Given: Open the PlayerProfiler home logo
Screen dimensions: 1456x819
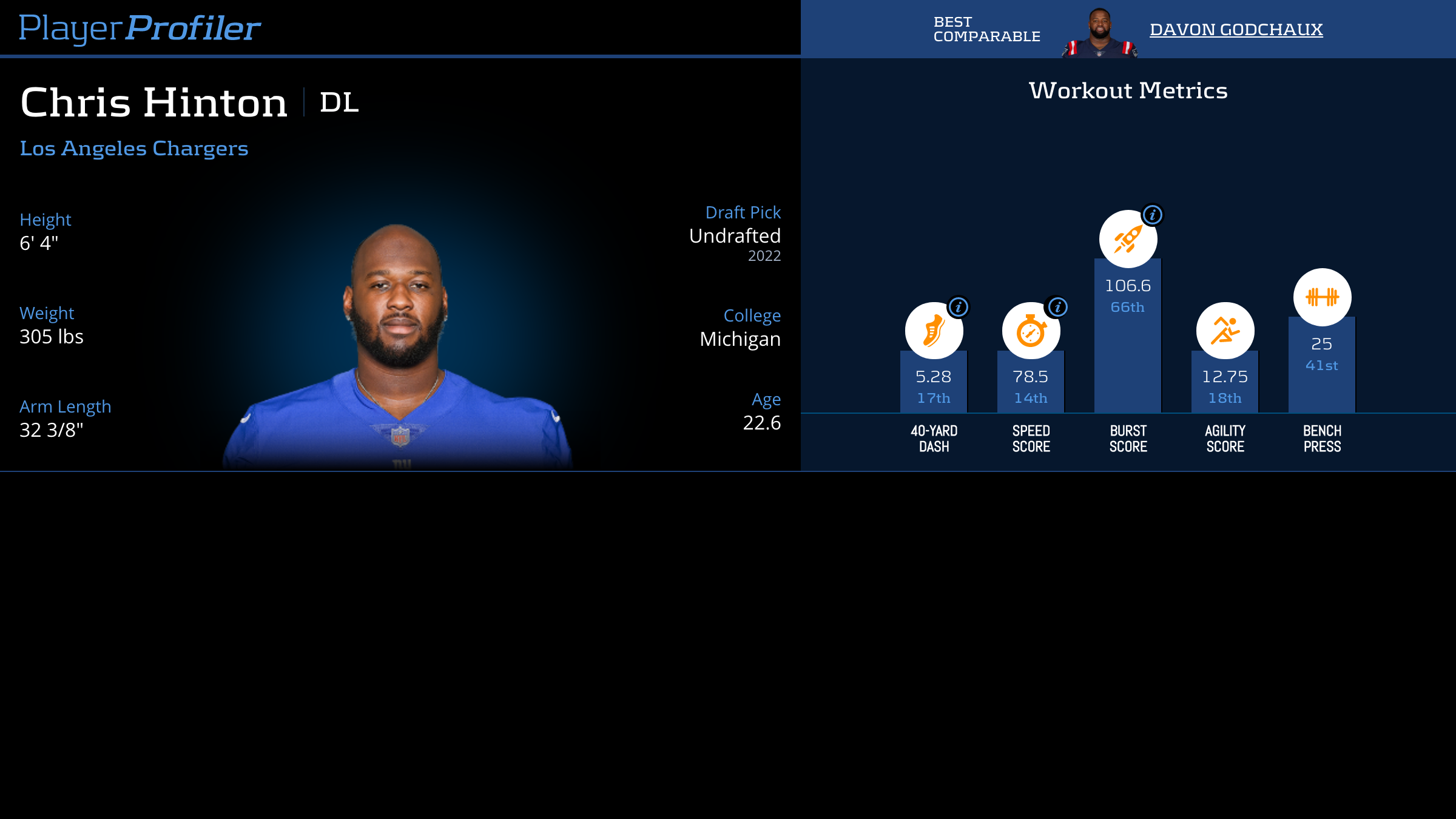Looking at the screenshot, I should pos(140,28).
